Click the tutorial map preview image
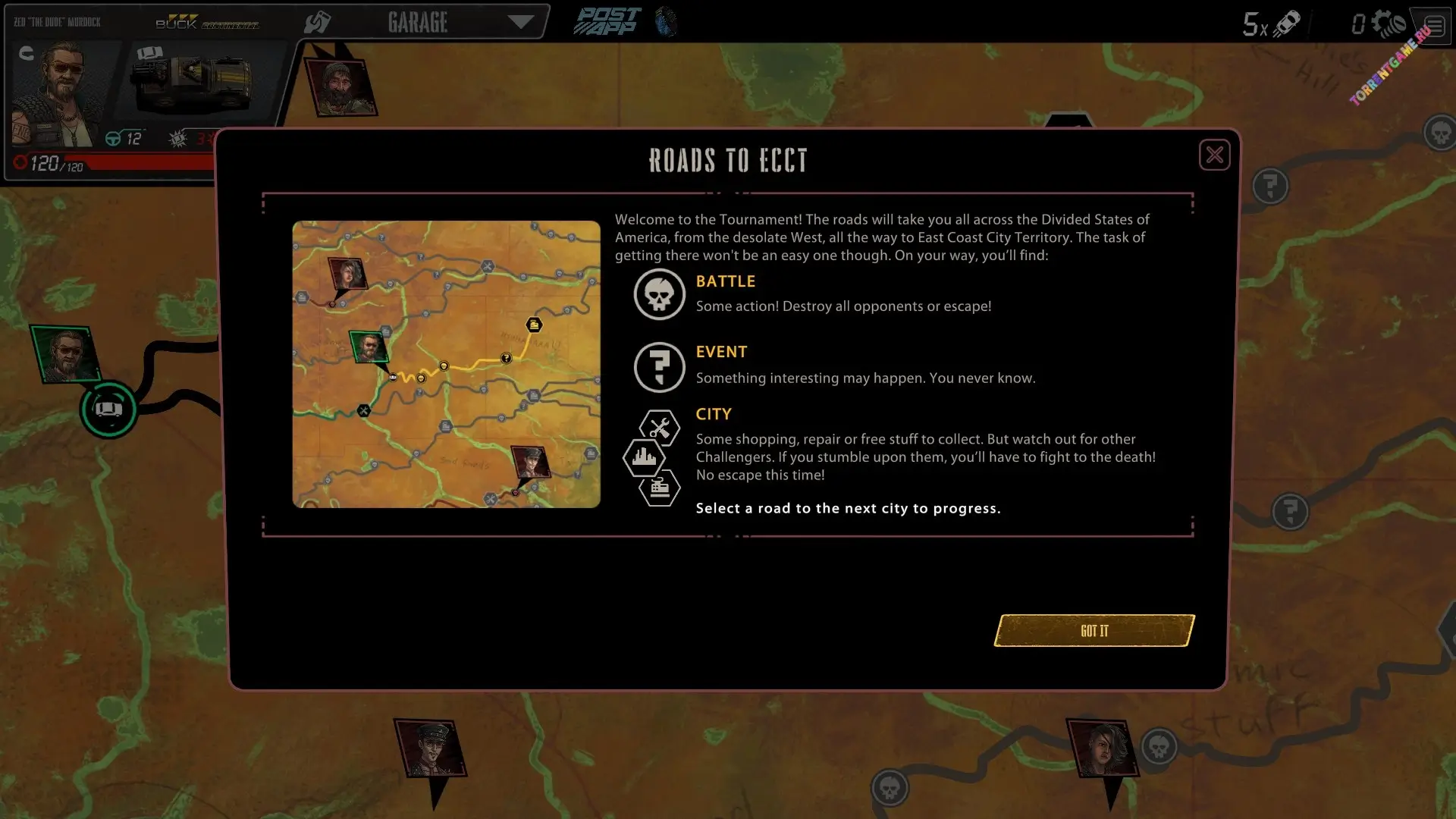Screen dimensions: 1456x819 [x=446, y=364]
